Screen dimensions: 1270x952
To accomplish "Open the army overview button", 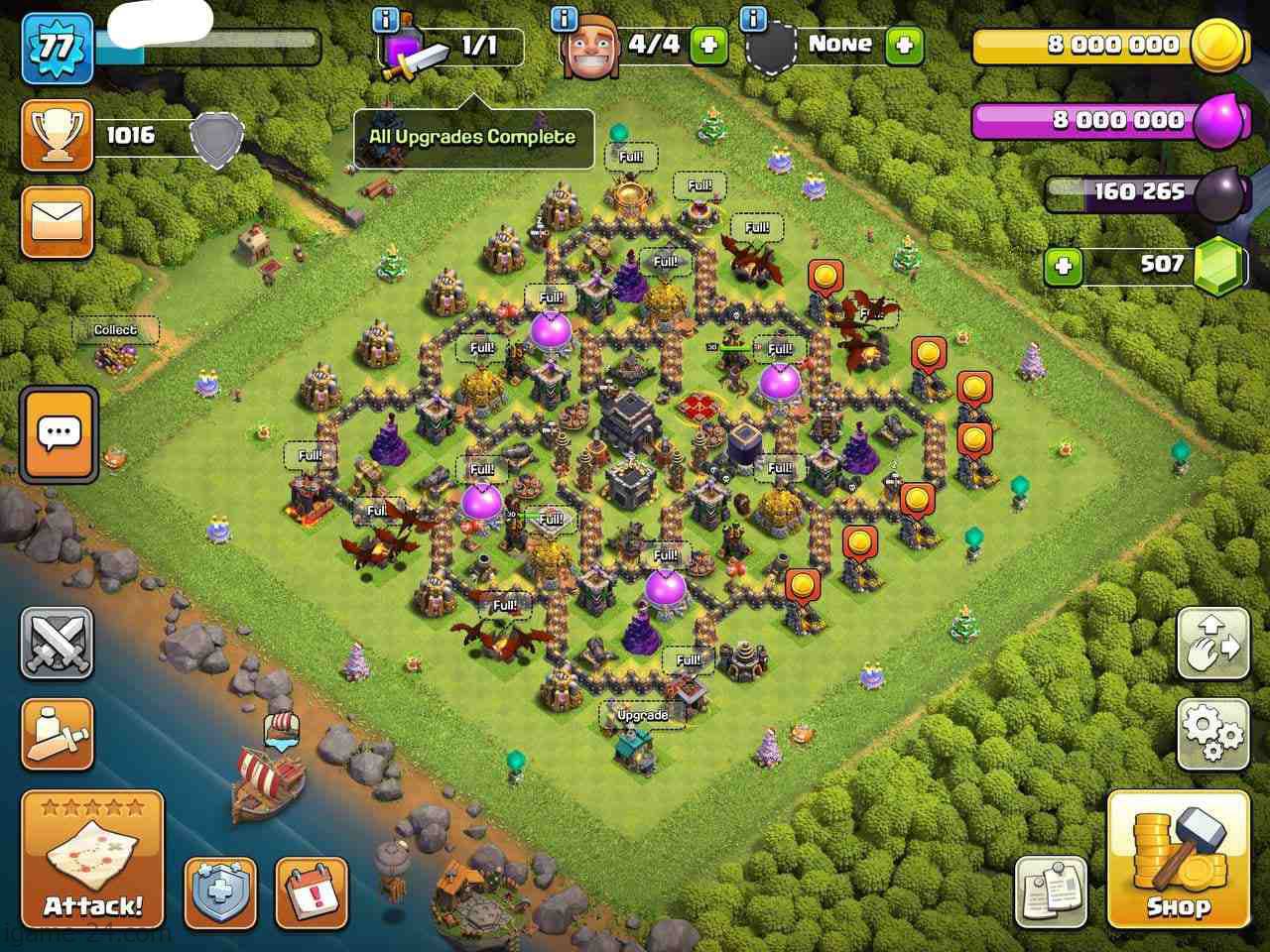I will [58, 734].
